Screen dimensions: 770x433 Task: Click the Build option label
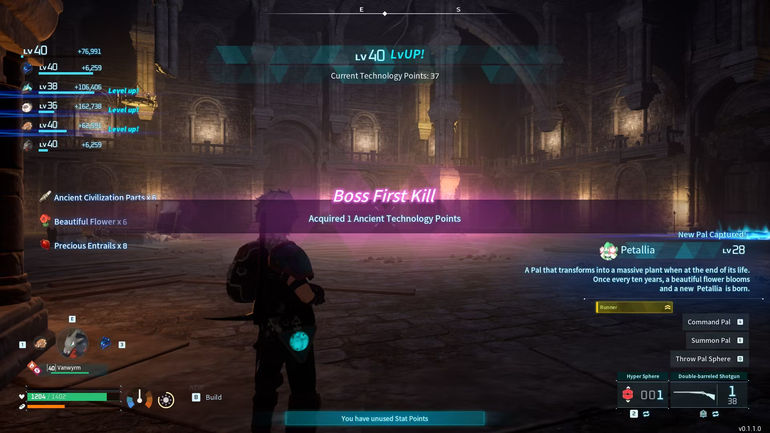pos(213,397)
